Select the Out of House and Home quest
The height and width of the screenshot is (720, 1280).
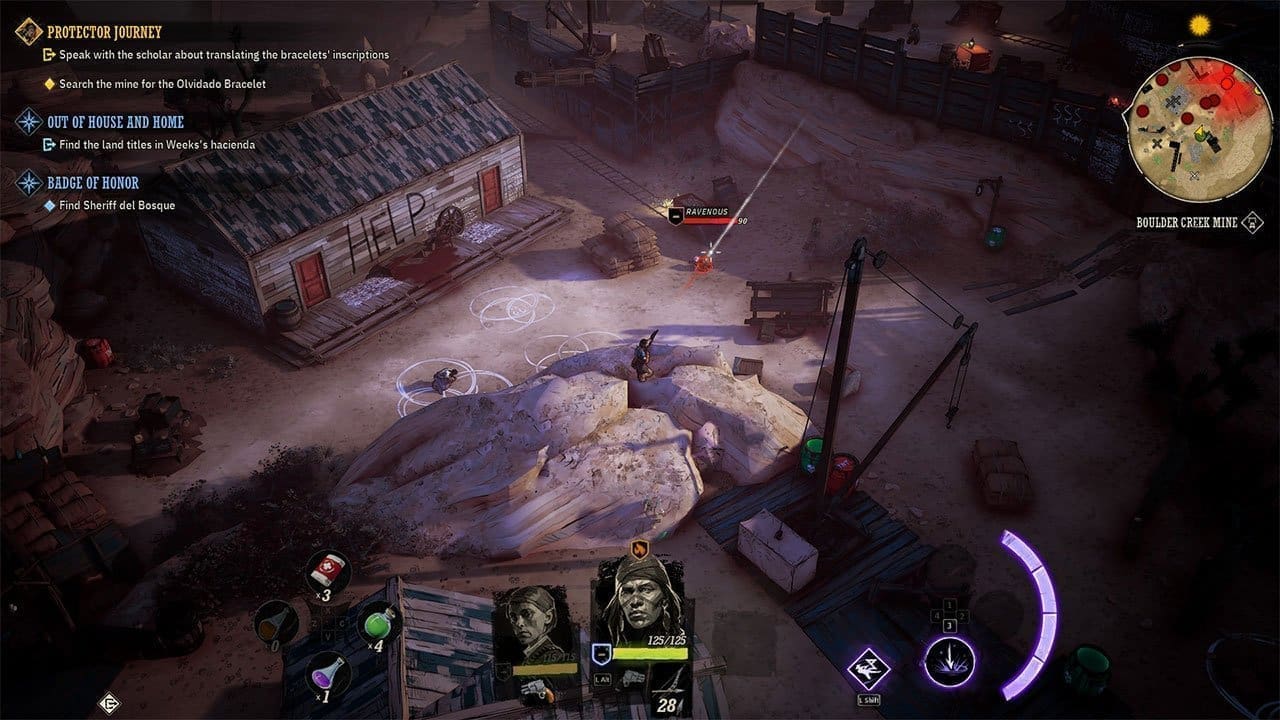[115, 122]
